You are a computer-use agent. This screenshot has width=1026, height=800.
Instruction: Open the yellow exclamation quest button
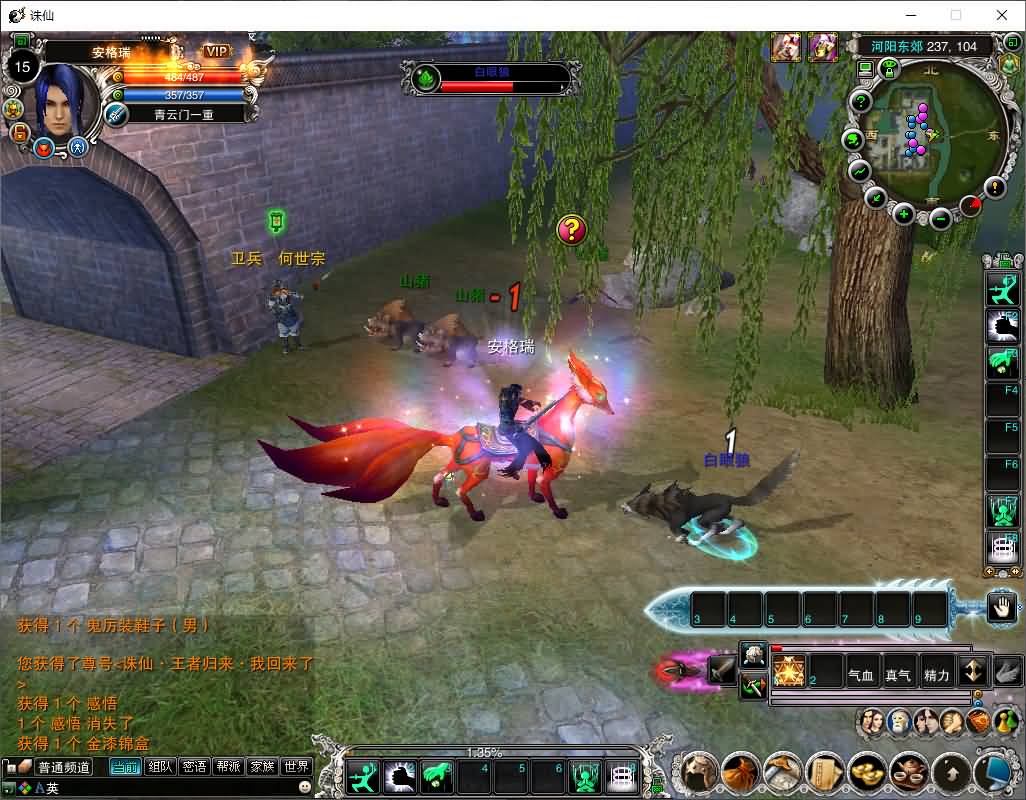coord(995,187)
